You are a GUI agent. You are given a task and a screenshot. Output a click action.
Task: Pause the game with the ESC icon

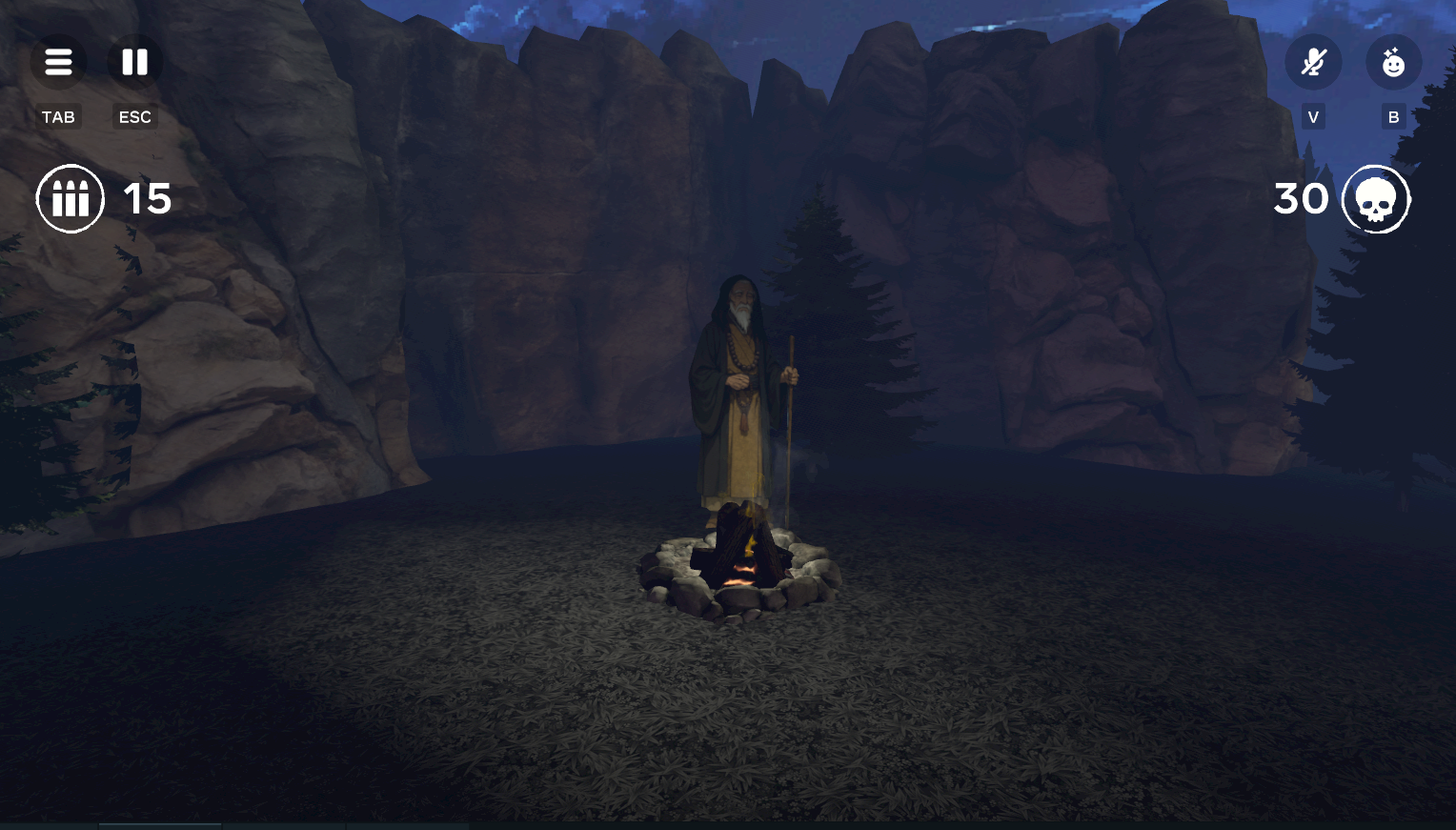point(134,61)
